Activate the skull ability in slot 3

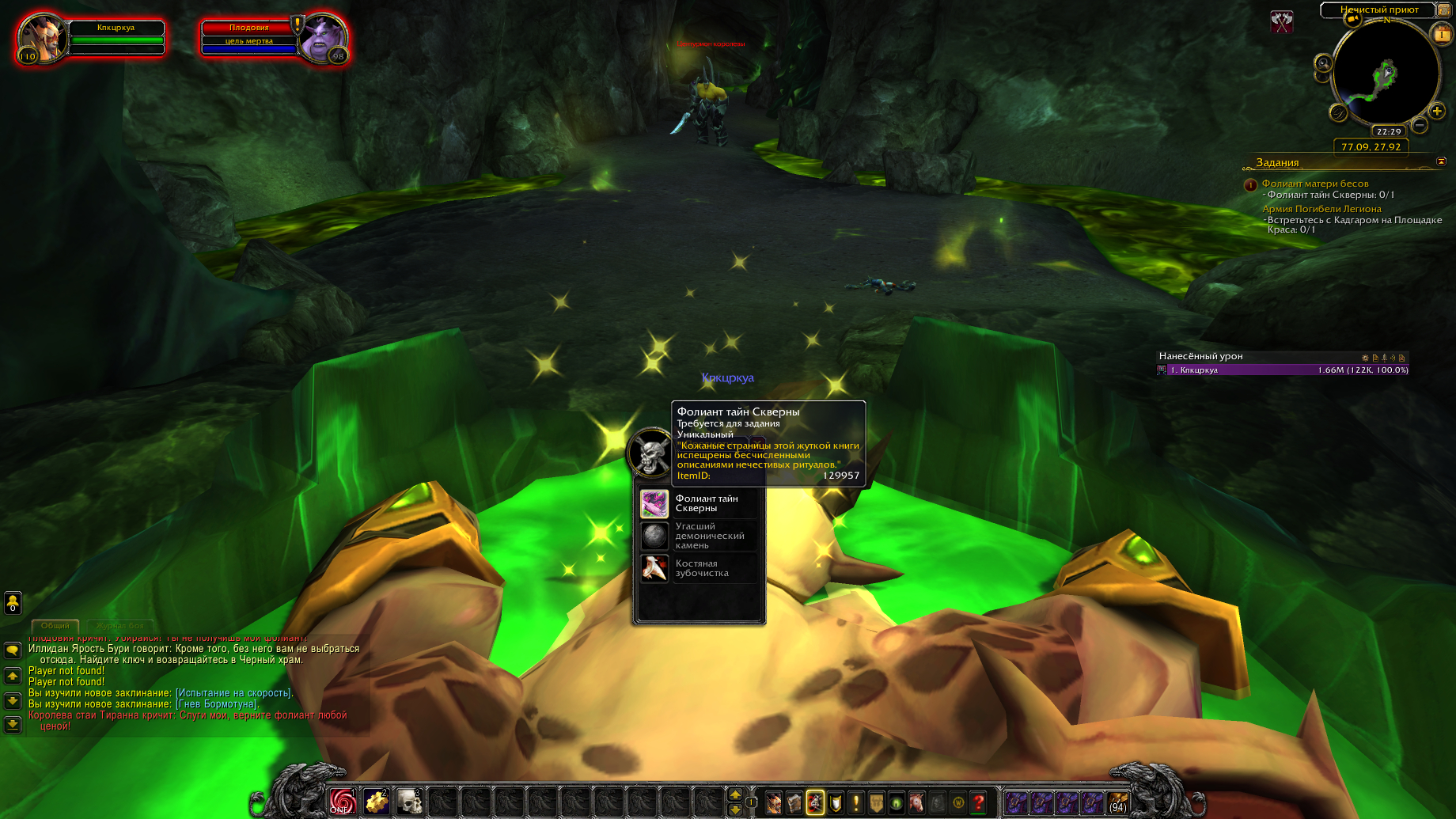click(x=409, y=802)
